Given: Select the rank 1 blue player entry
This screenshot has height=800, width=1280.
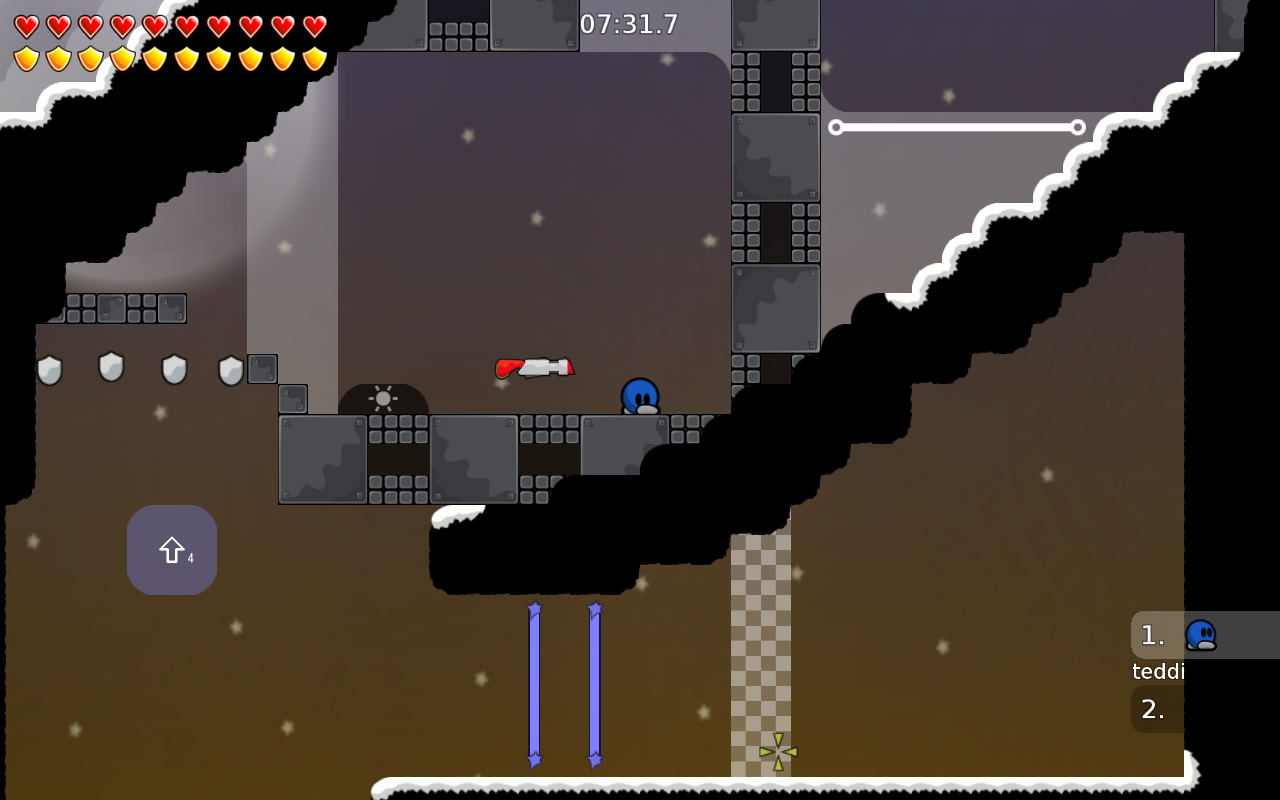Looking at the screenshot, I should [x=1204, y=635].
